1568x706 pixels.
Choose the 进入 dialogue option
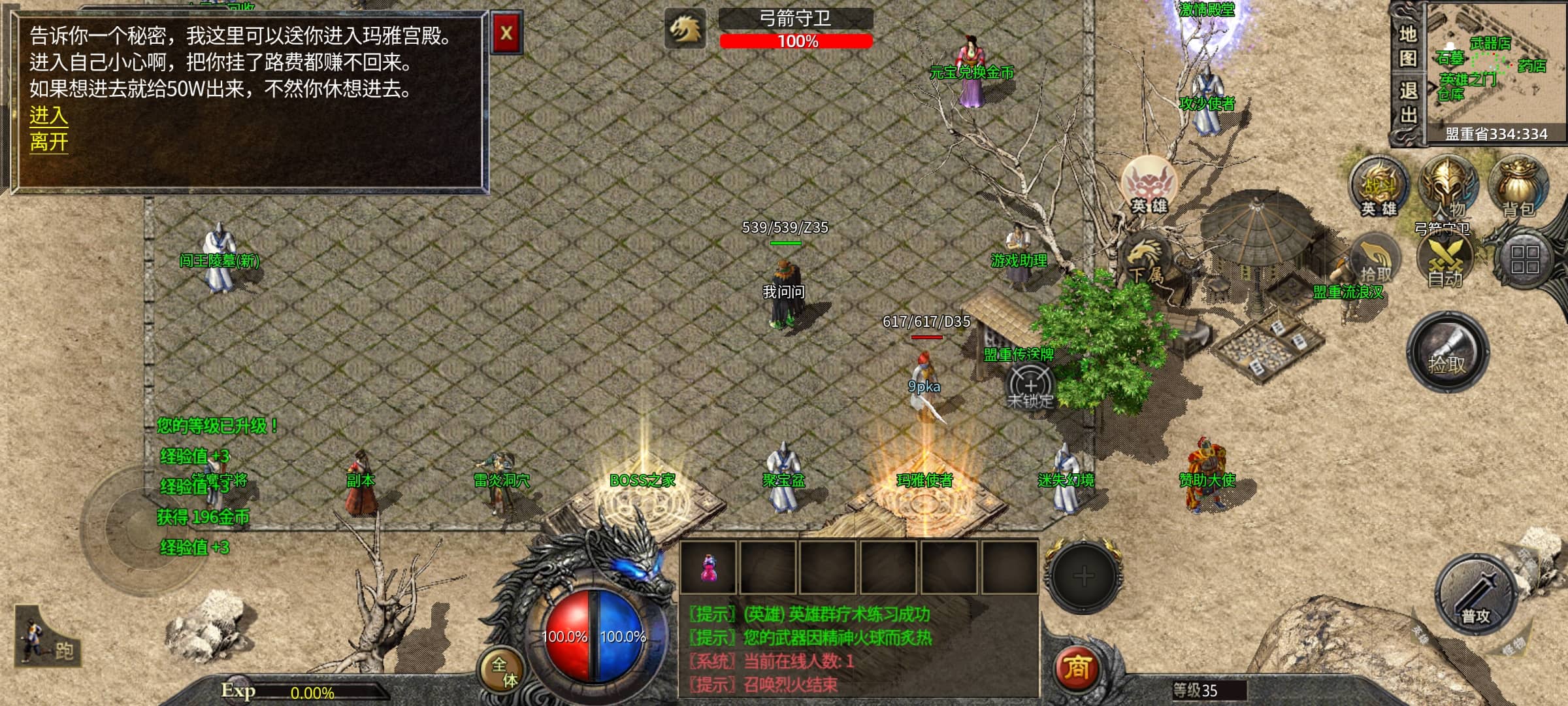pos(48,116)
